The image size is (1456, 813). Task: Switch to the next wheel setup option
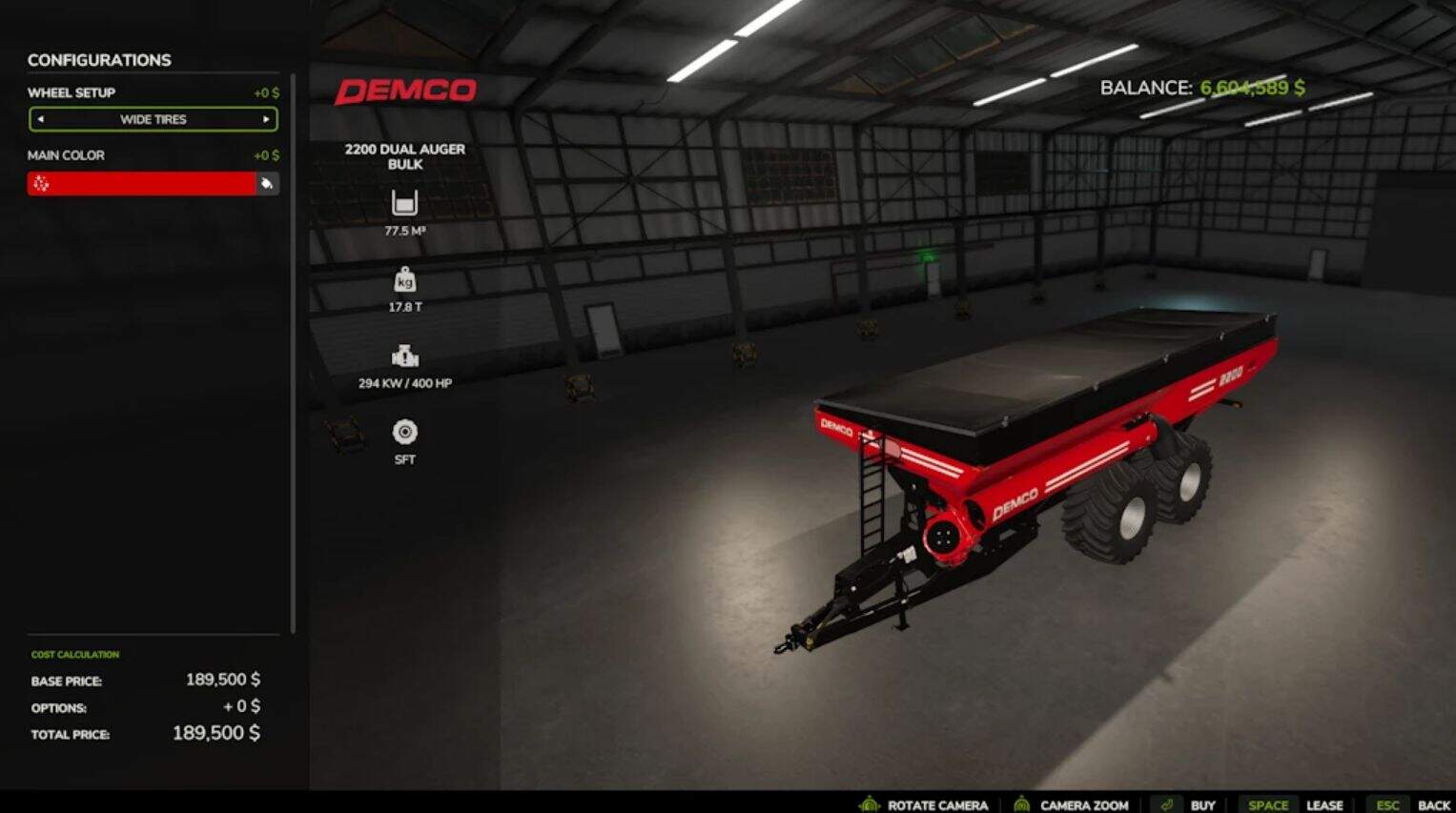tap(266, 119)
